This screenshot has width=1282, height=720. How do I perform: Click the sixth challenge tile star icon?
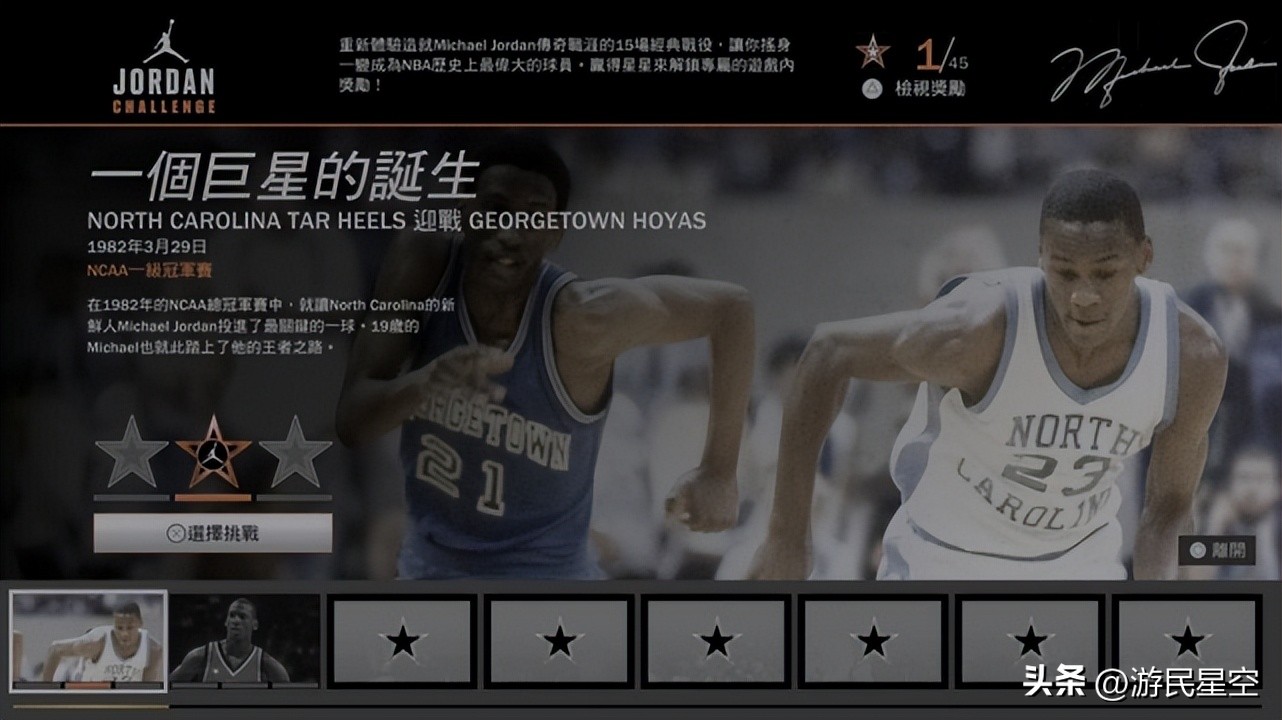click(x=873, y=641)
